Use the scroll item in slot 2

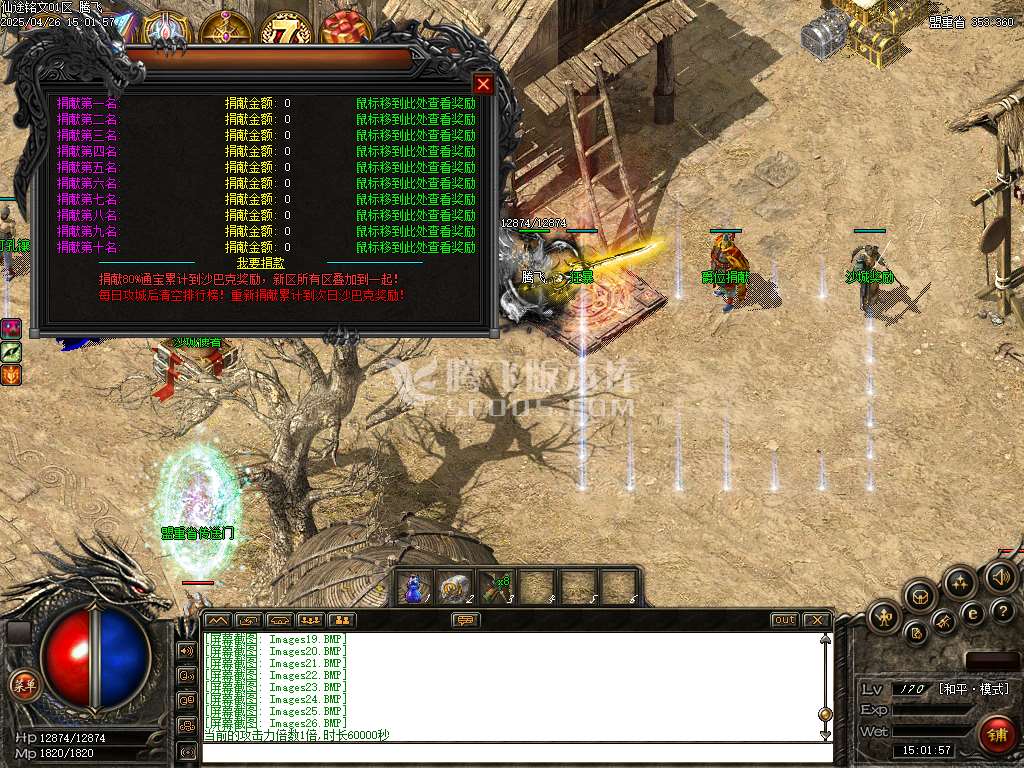[455, 587]
